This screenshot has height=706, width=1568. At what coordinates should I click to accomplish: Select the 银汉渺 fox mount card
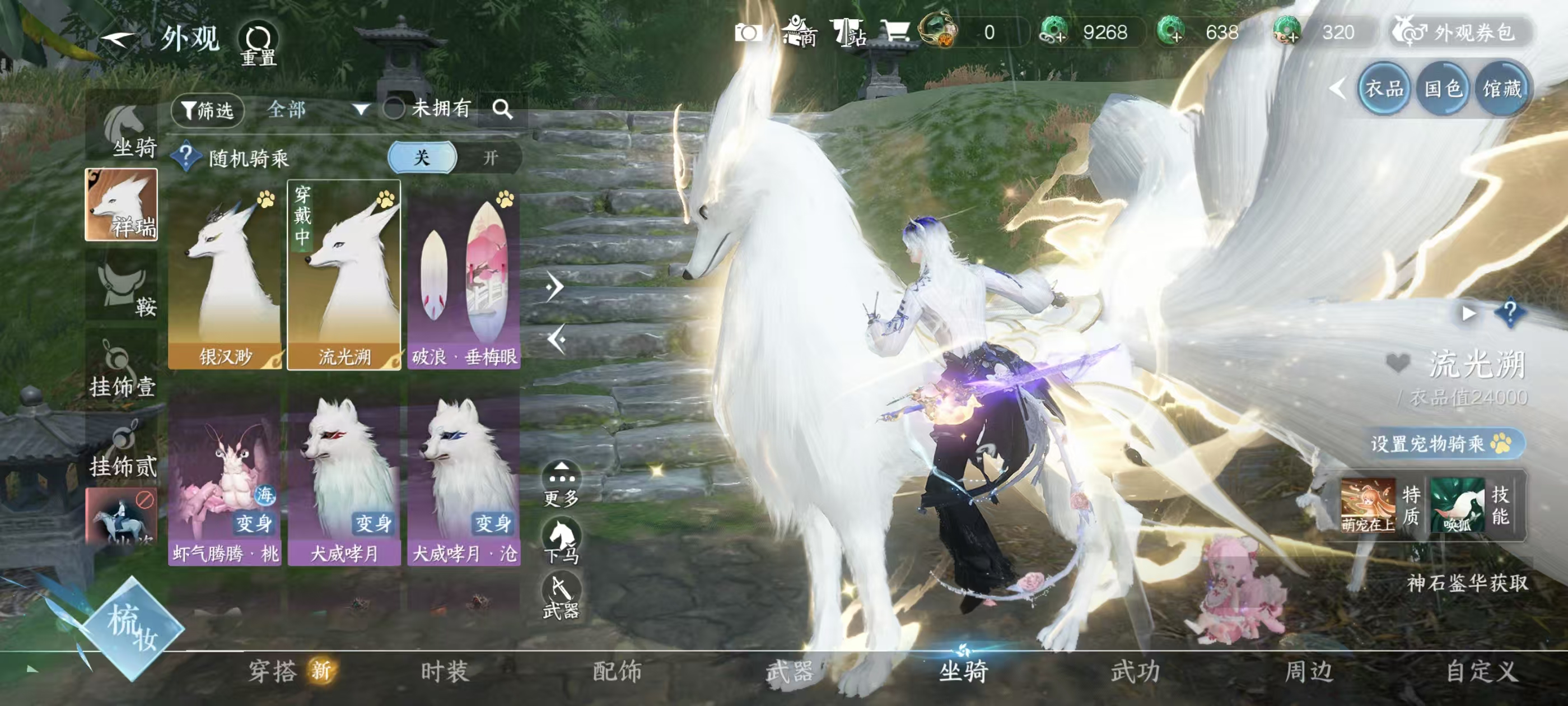225,275
